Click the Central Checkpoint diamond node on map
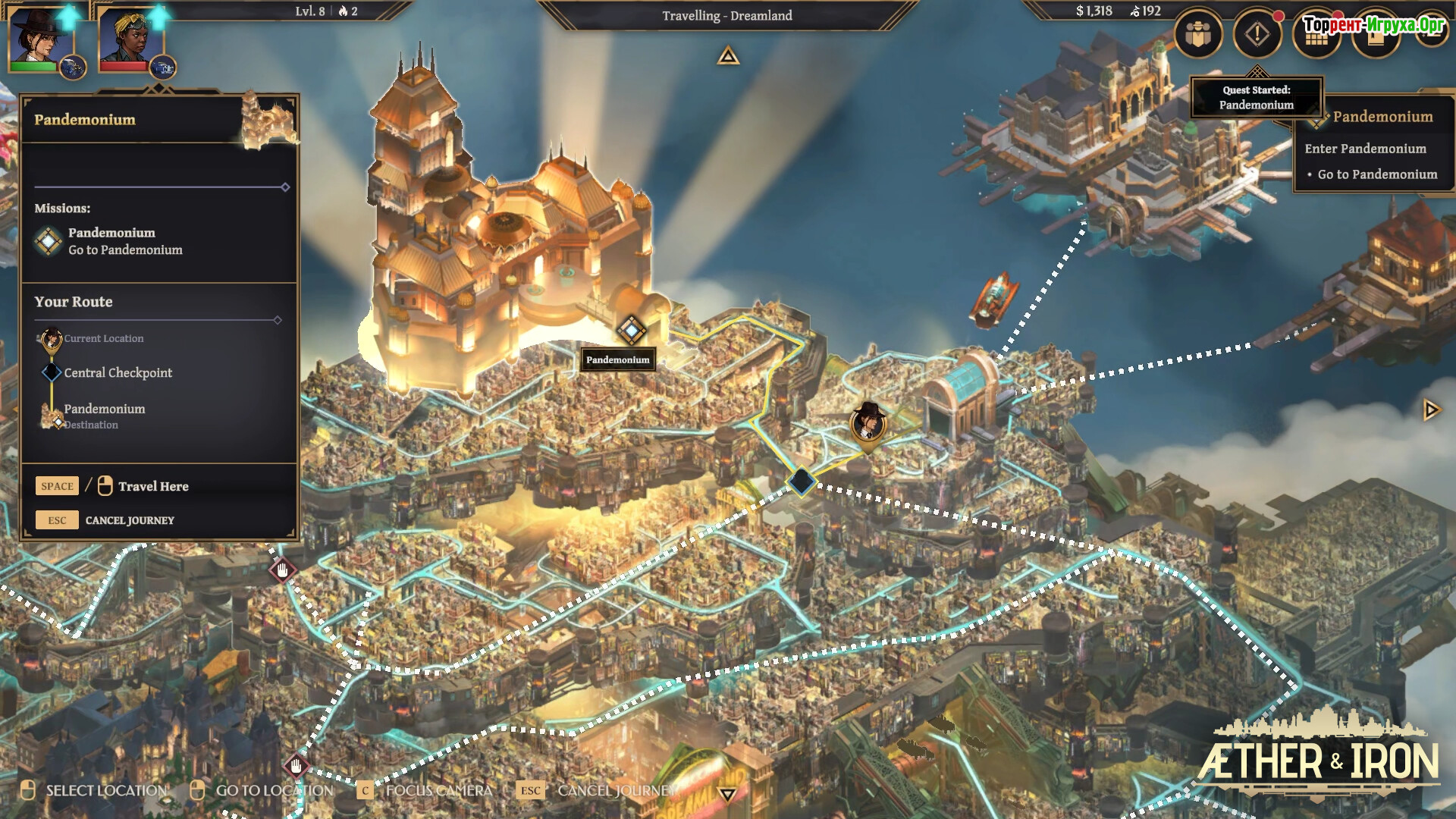 click(801, 482)
